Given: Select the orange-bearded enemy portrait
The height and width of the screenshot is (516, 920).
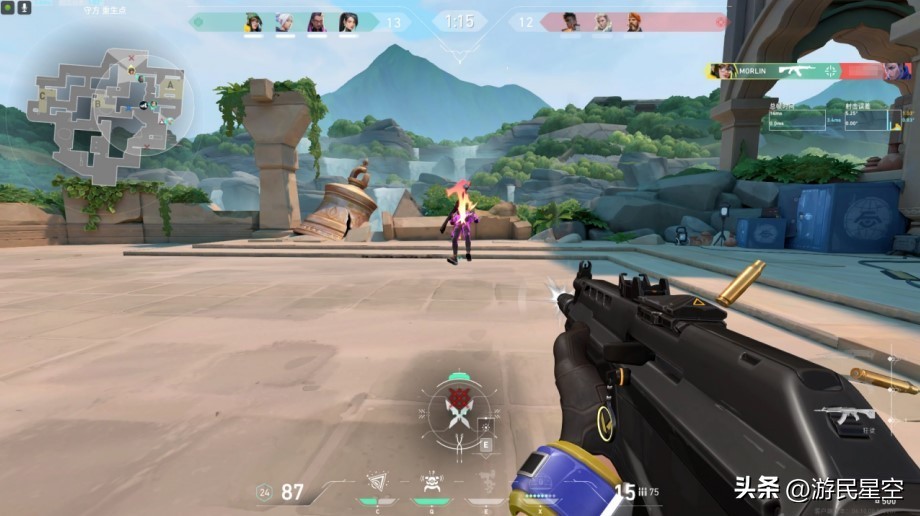Looking at the screenshot, I should coord(635,22).
